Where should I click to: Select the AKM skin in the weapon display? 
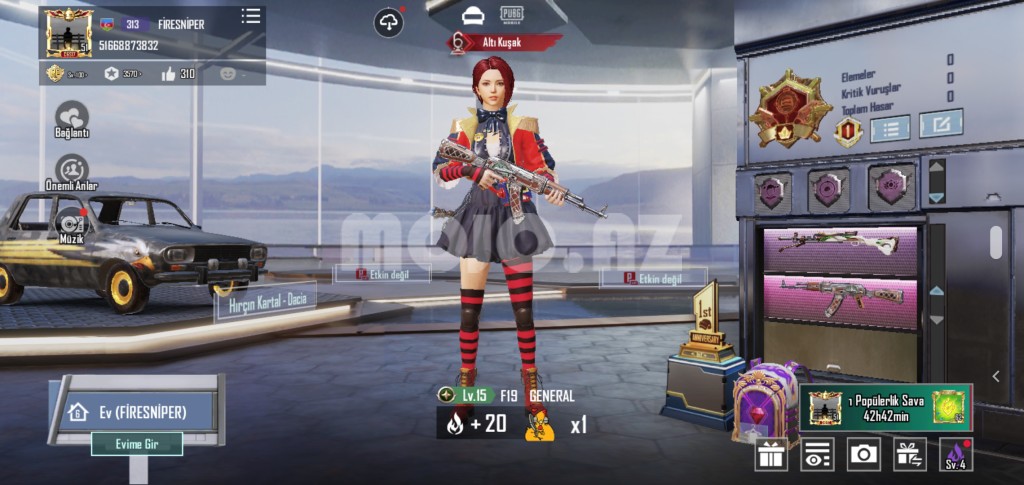pos(840,298)
